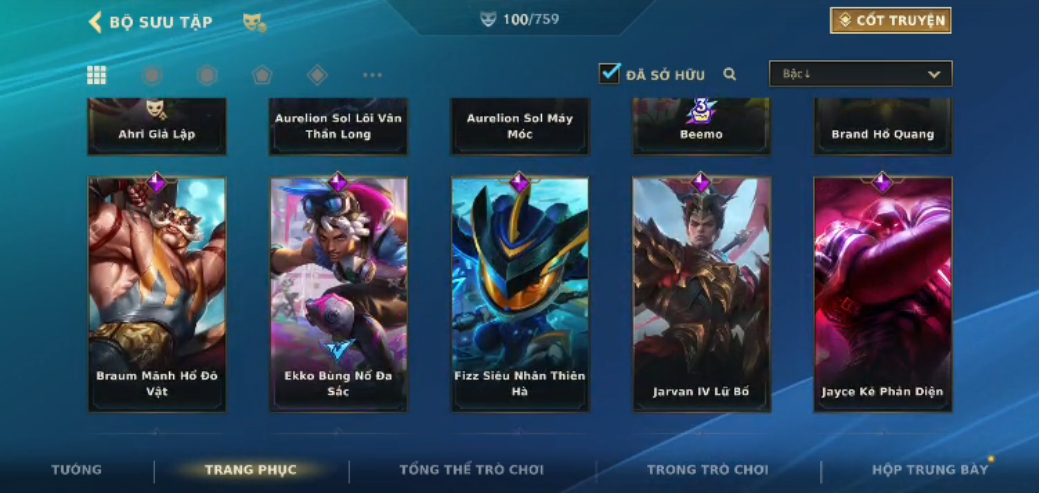The width and height of the screenshot is (1039, 493).
Task: Select the grid view filter icon
Action: coord(97,75)
